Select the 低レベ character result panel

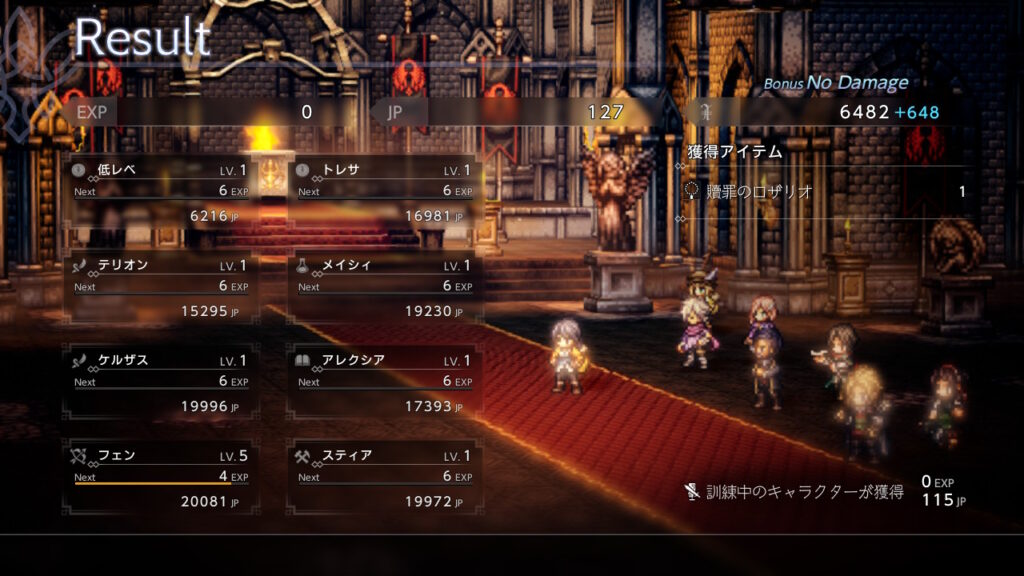click(x=160, y=190)
